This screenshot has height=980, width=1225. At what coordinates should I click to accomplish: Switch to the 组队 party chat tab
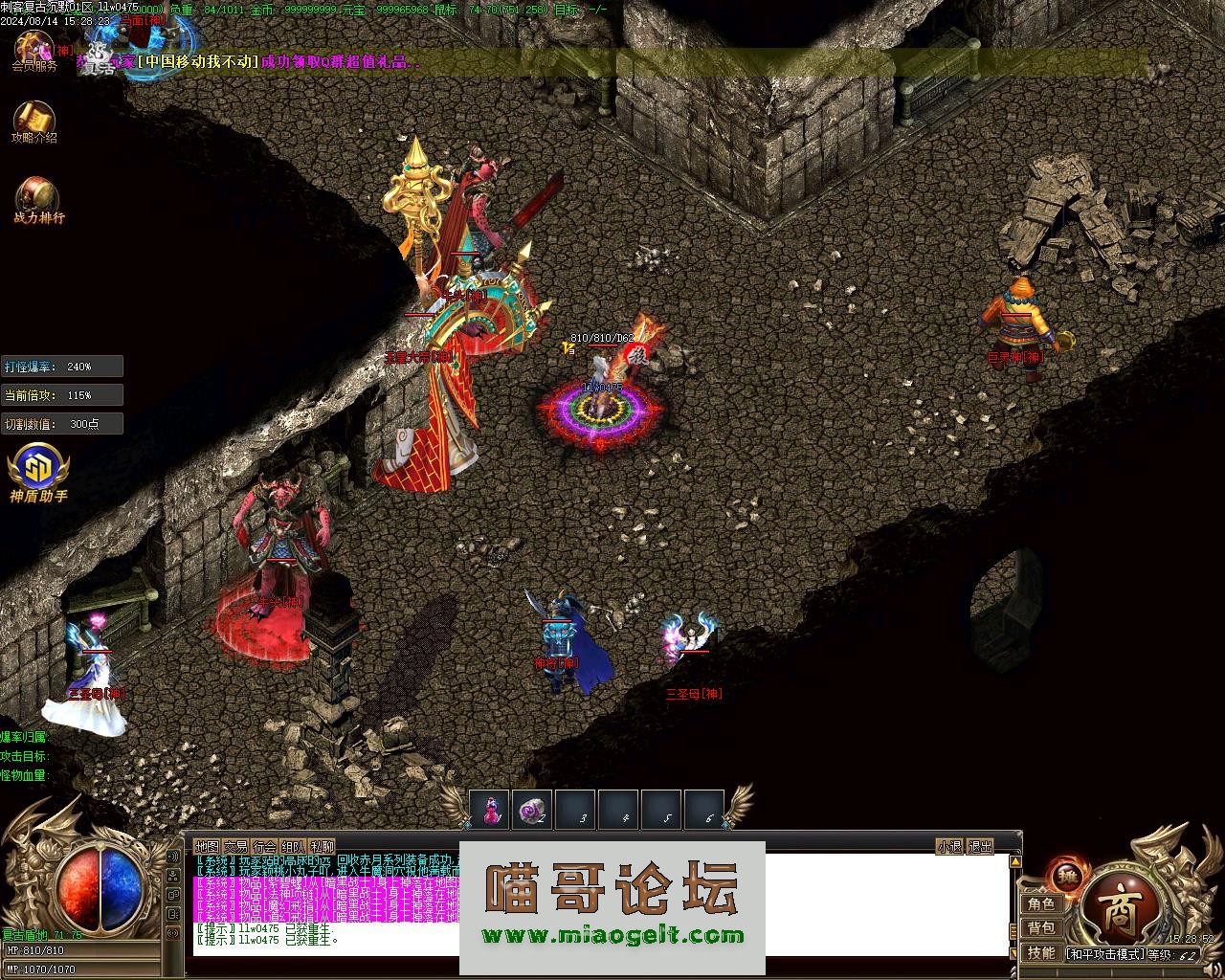(x=293, y=847)
